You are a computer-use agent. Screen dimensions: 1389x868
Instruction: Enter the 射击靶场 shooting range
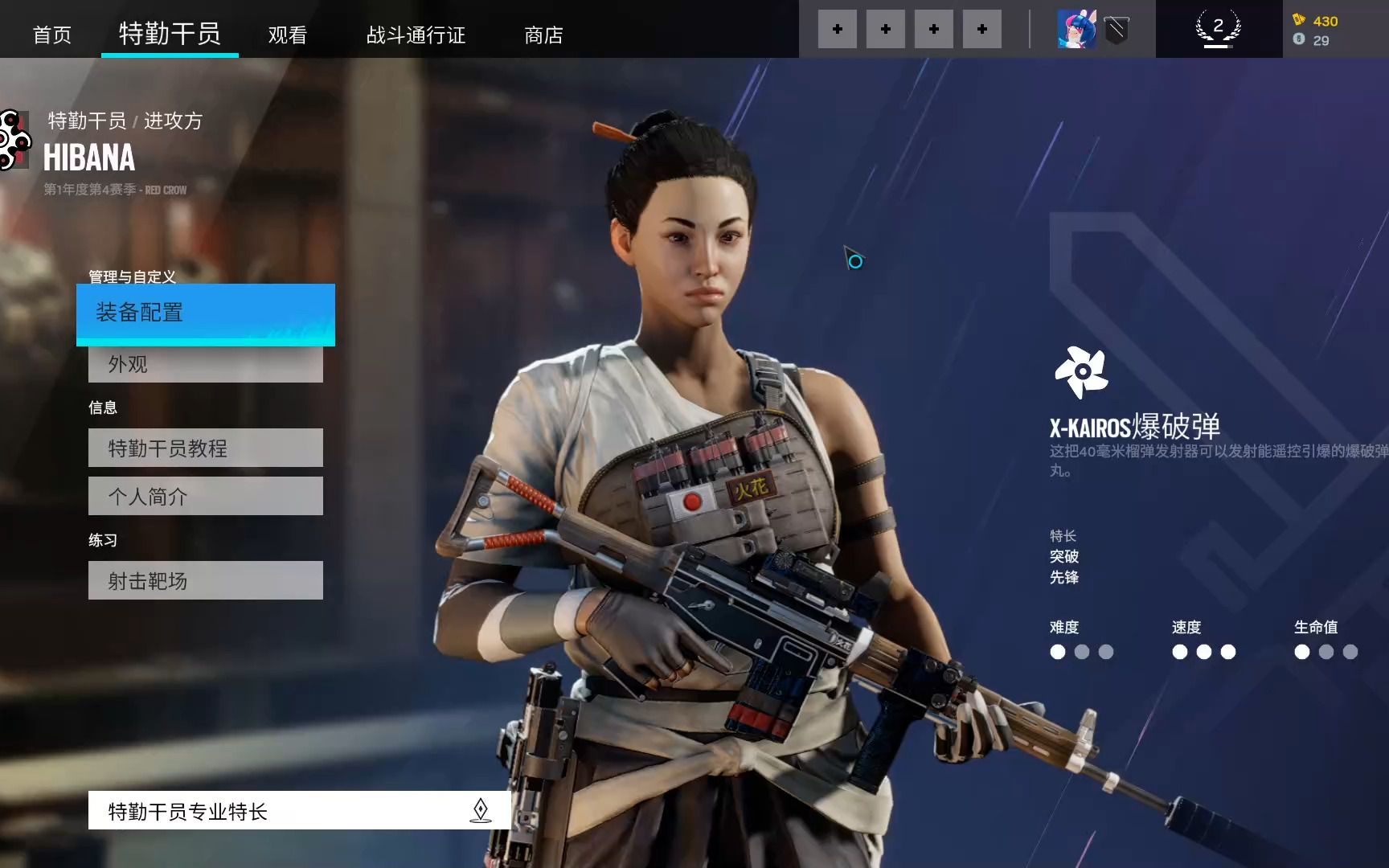coord(206,580)
